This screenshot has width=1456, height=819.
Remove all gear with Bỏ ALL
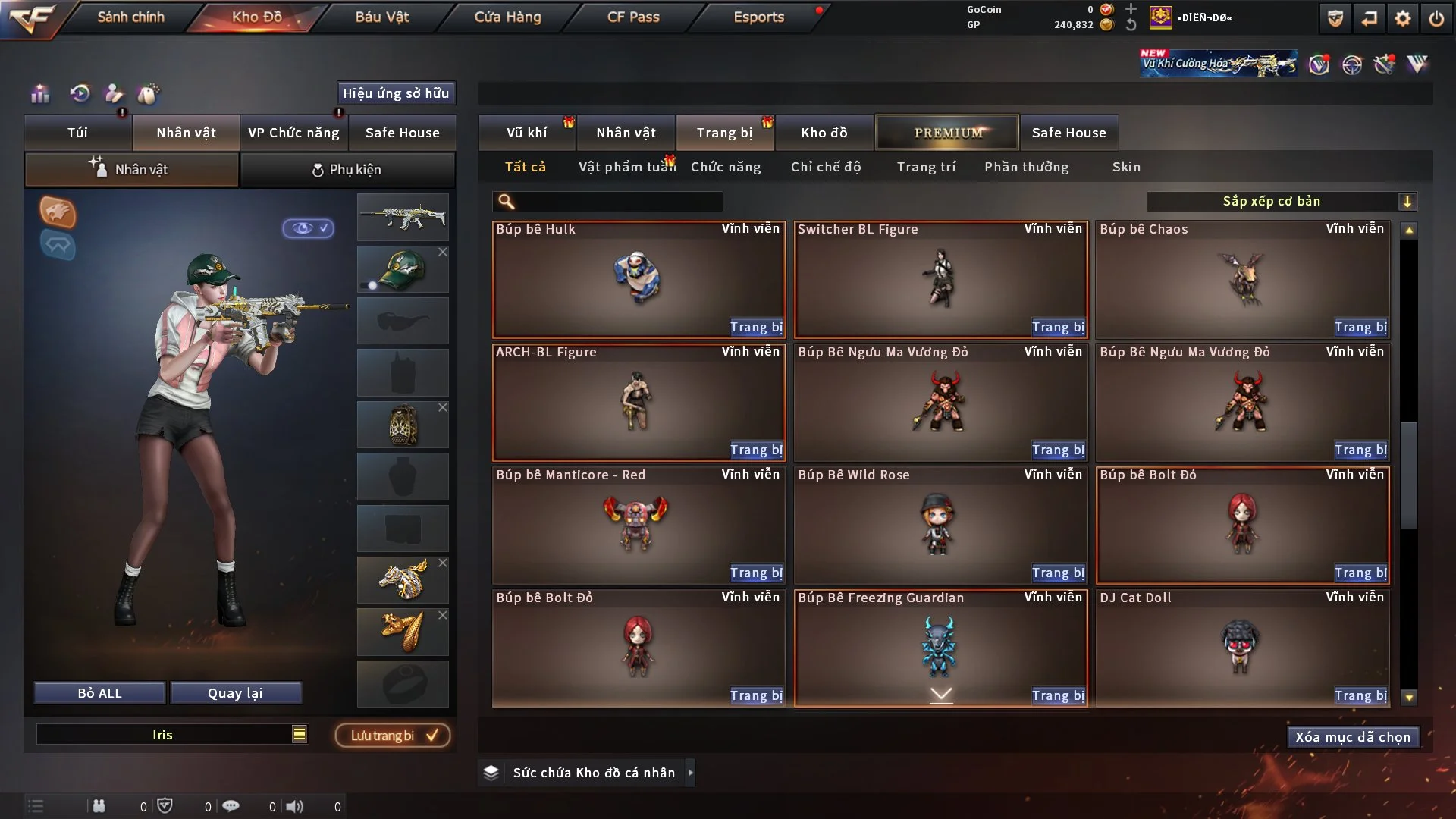click(x=99, y=693)
